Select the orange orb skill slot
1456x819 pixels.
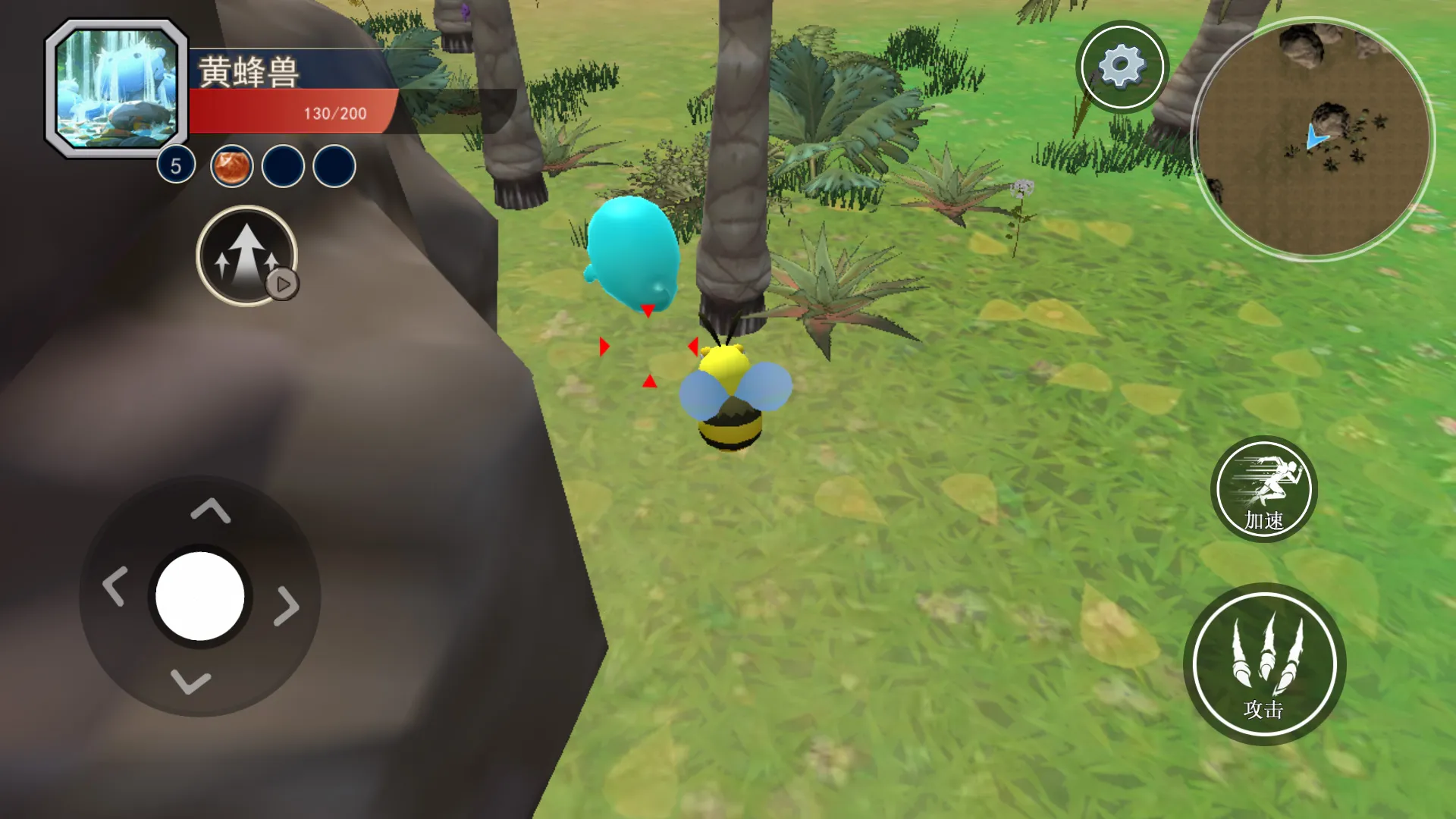[x=231, y=166]
